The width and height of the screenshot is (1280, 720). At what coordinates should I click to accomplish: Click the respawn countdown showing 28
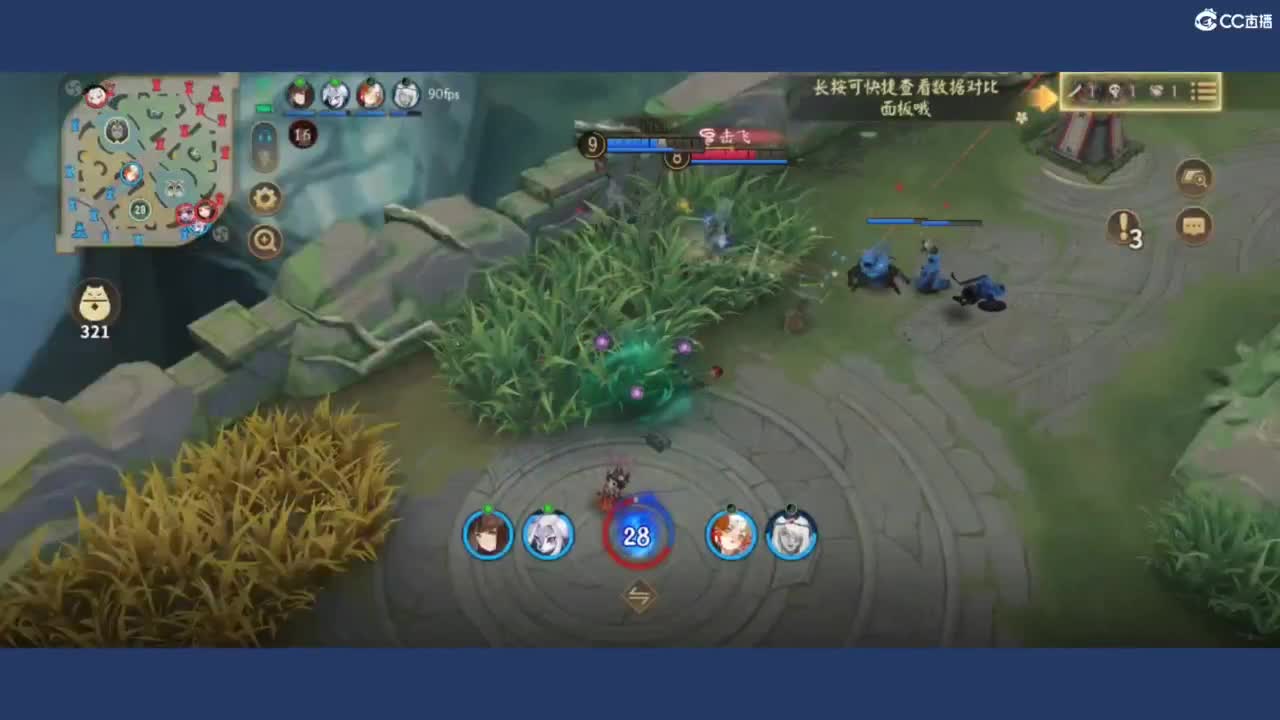[x=637, y=535]
